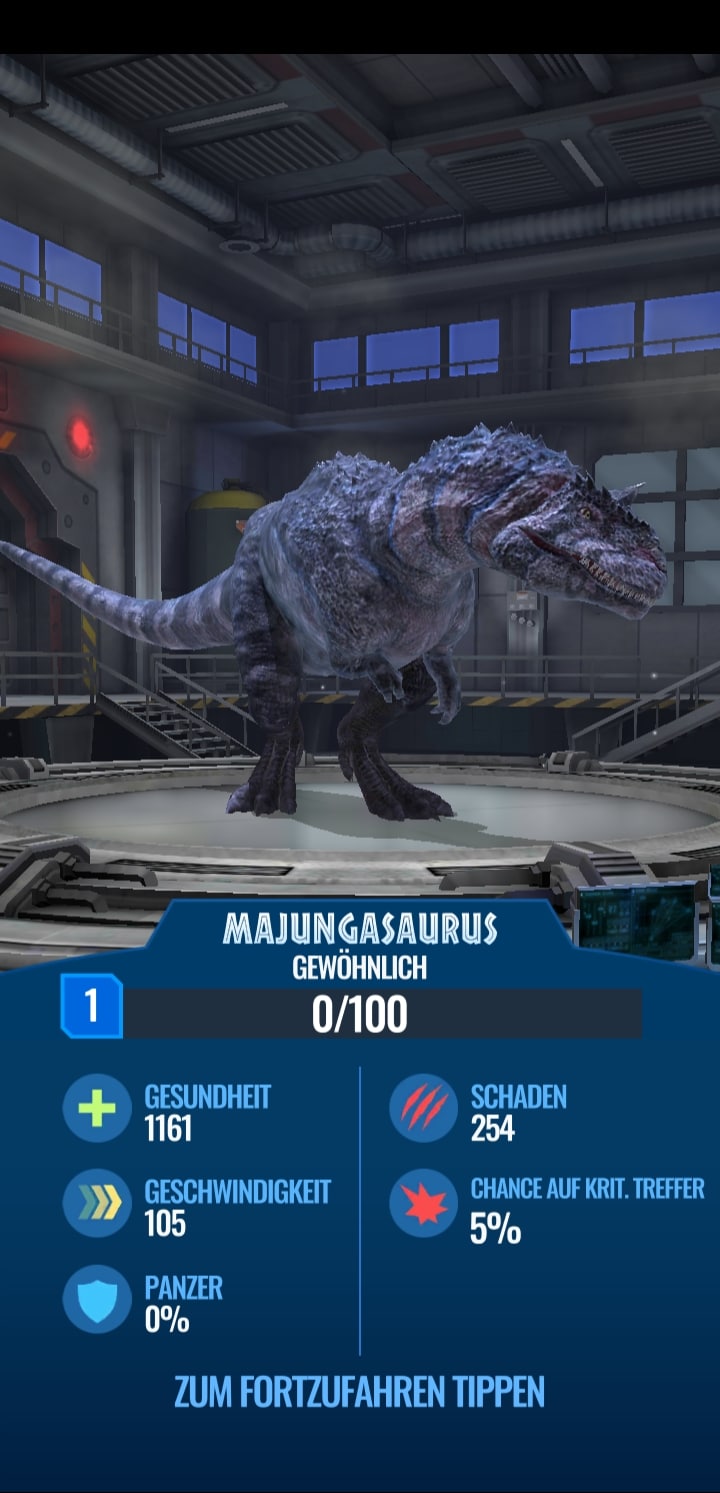Tap the 'Zum Fortzufahren Tippen' prompt

[x=360, y=1391]
